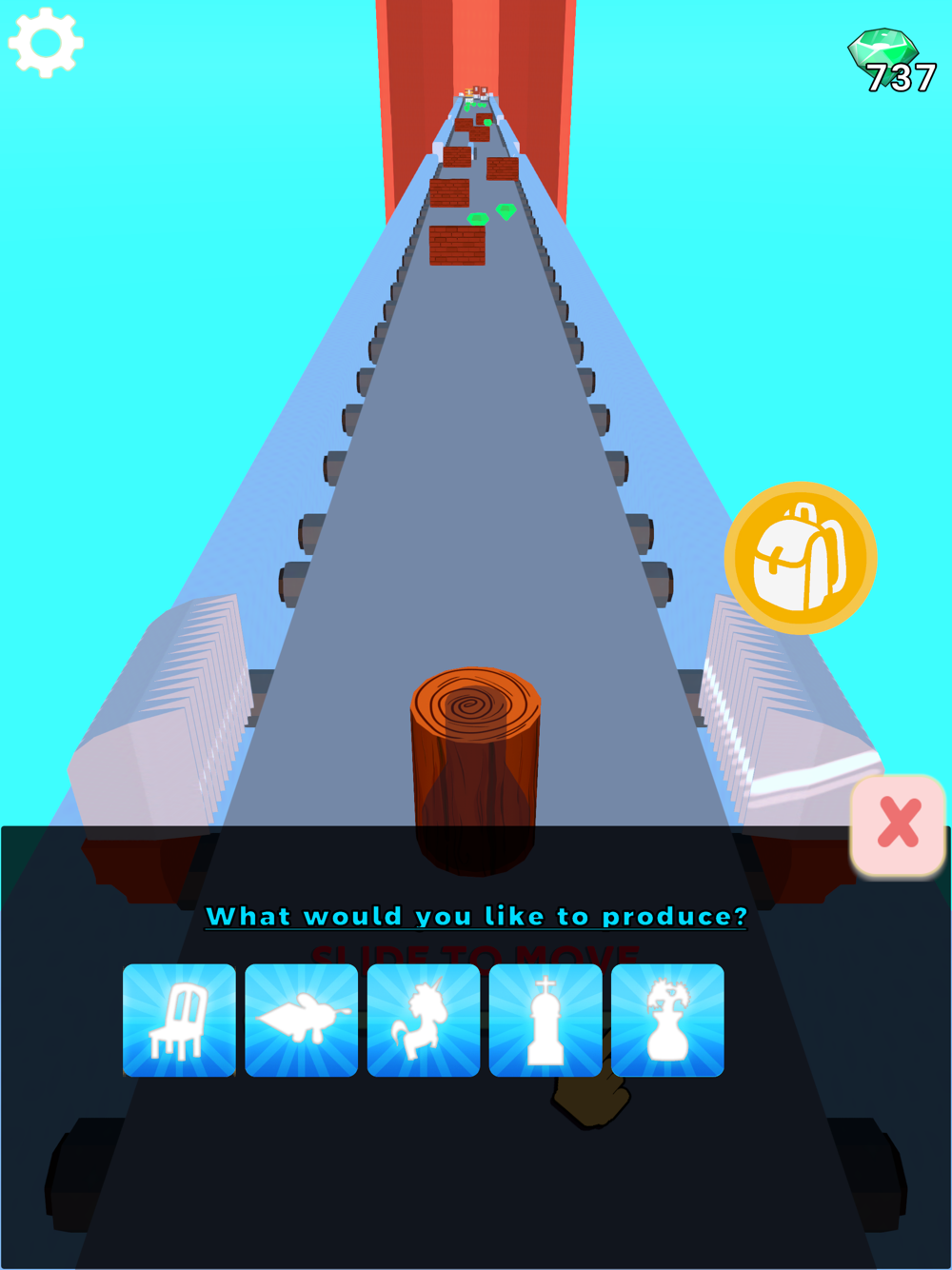
Task: Open the gear settings menu
Action: 46,43
